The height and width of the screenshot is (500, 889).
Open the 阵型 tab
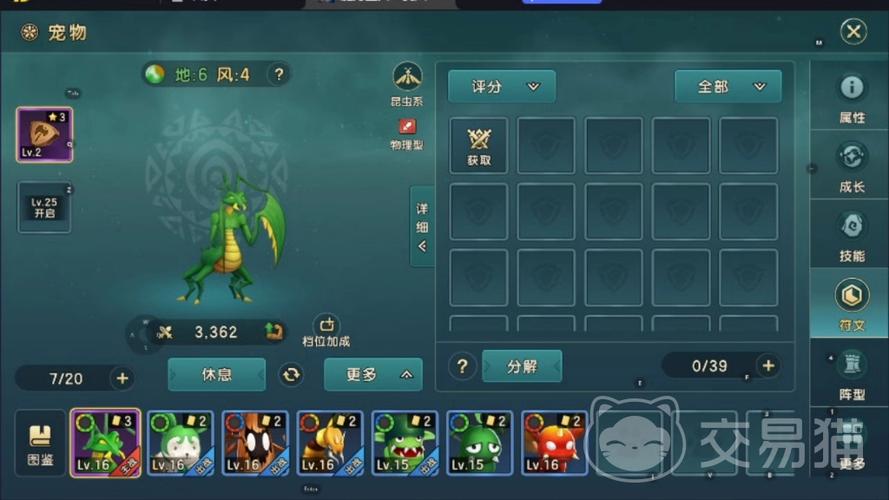tap(851, 373)
